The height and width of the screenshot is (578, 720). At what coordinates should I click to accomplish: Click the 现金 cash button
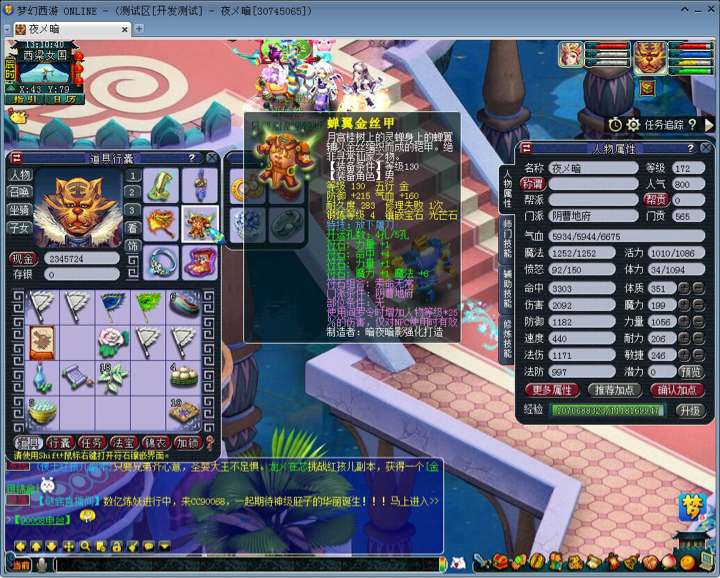(24, 258)
